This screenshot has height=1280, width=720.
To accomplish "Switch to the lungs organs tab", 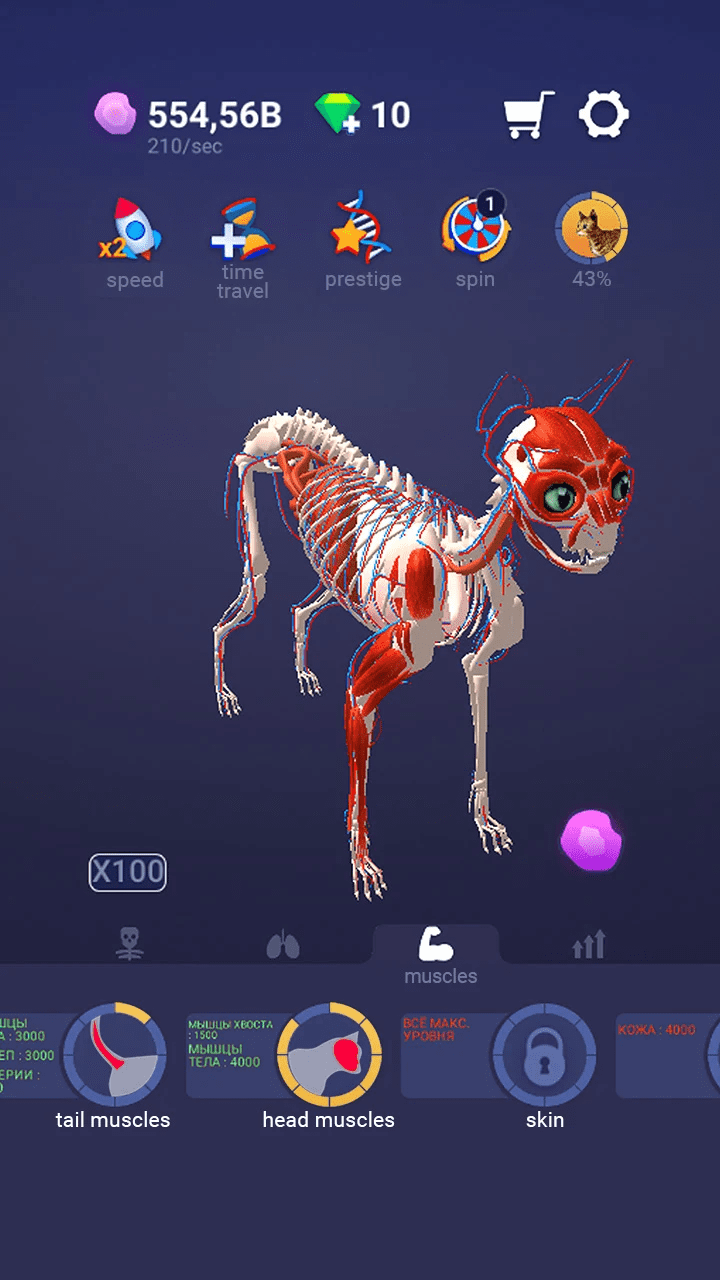I will pyautogui.click(x=283, y=944).
